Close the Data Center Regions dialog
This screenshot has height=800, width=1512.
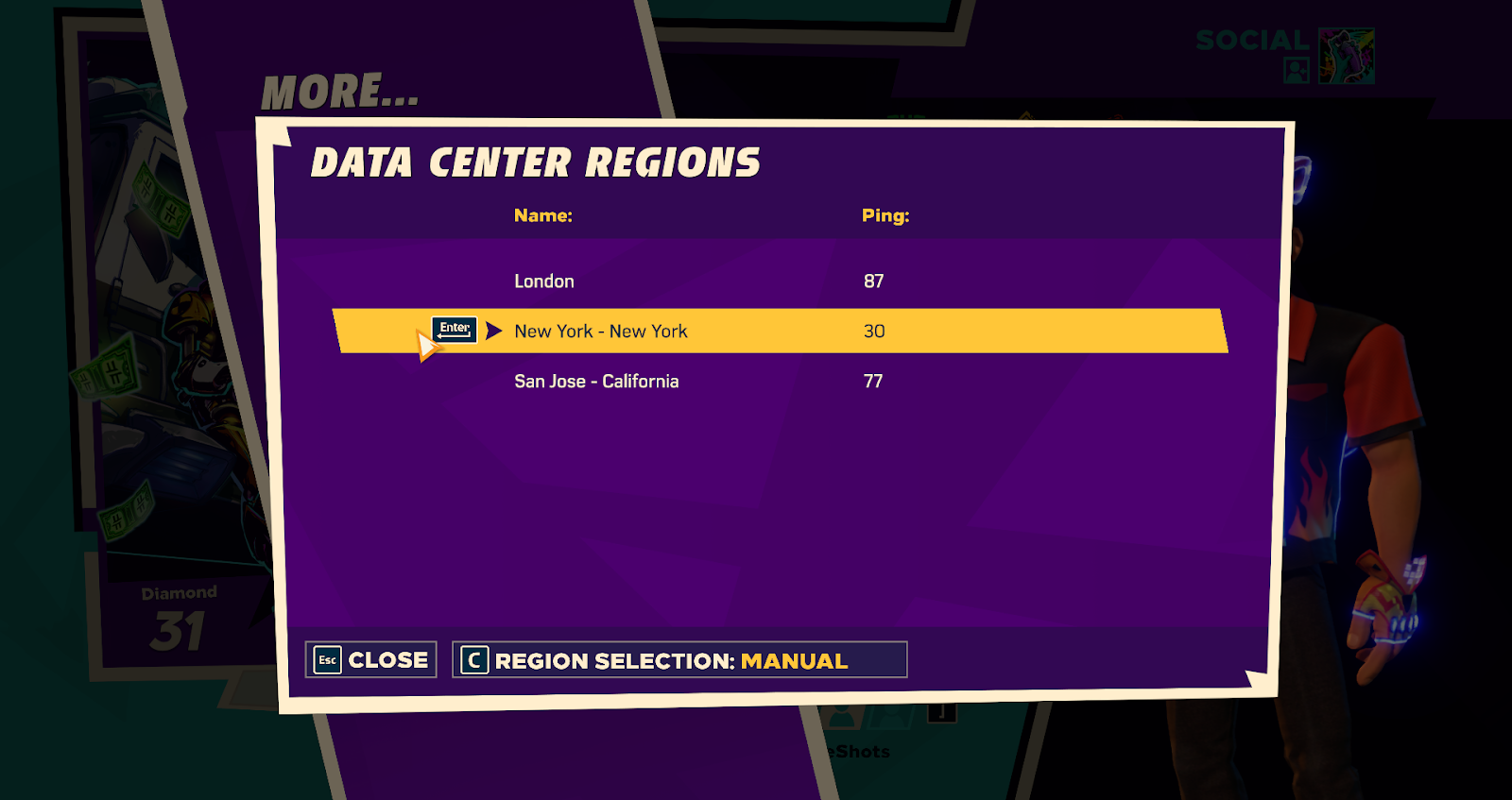tap(371, 660)
